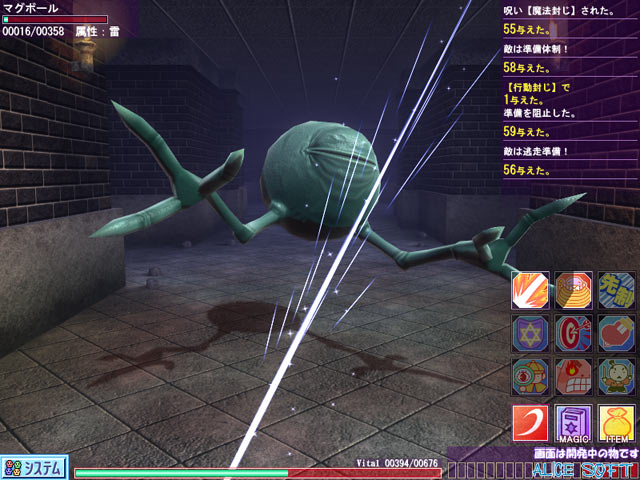Select the angry flaming face skill

[574, 376]
